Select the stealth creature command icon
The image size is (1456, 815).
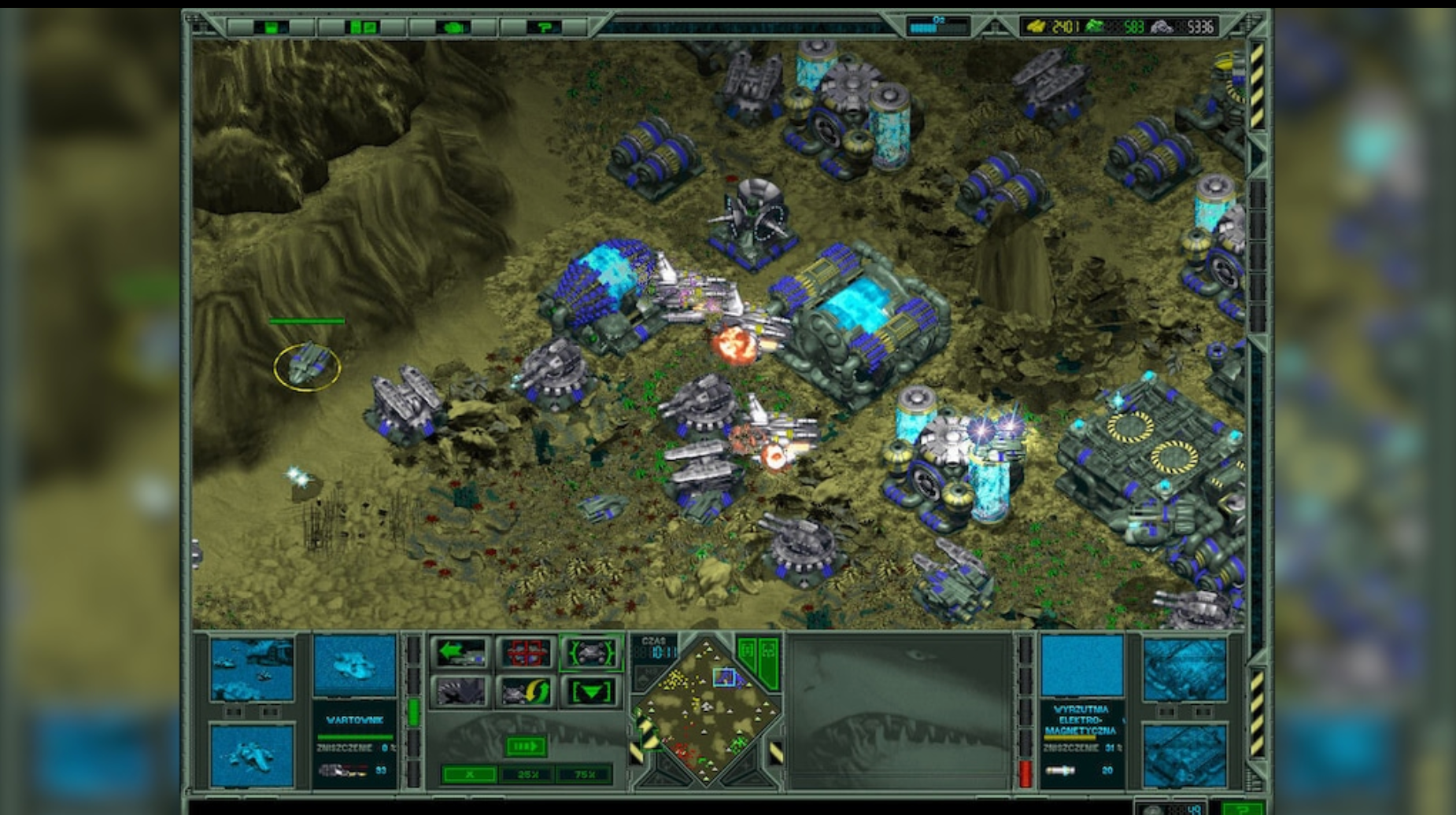460,692
